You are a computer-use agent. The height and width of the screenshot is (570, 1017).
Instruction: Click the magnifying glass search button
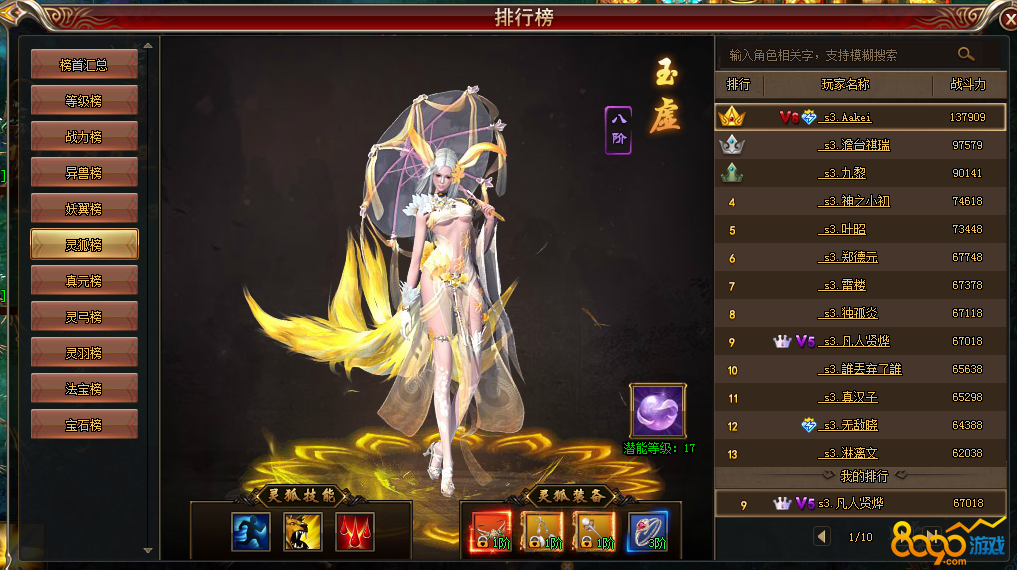966,54
